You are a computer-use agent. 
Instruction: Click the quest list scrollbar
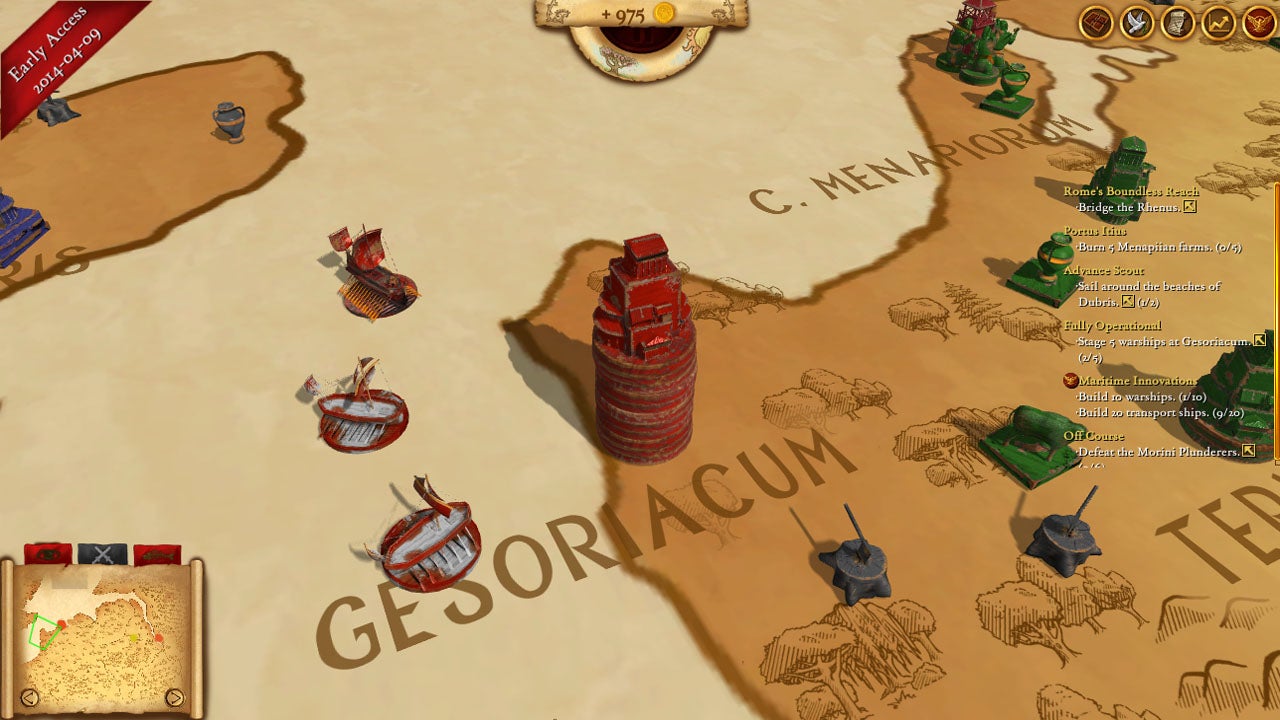coord(1276,320)
